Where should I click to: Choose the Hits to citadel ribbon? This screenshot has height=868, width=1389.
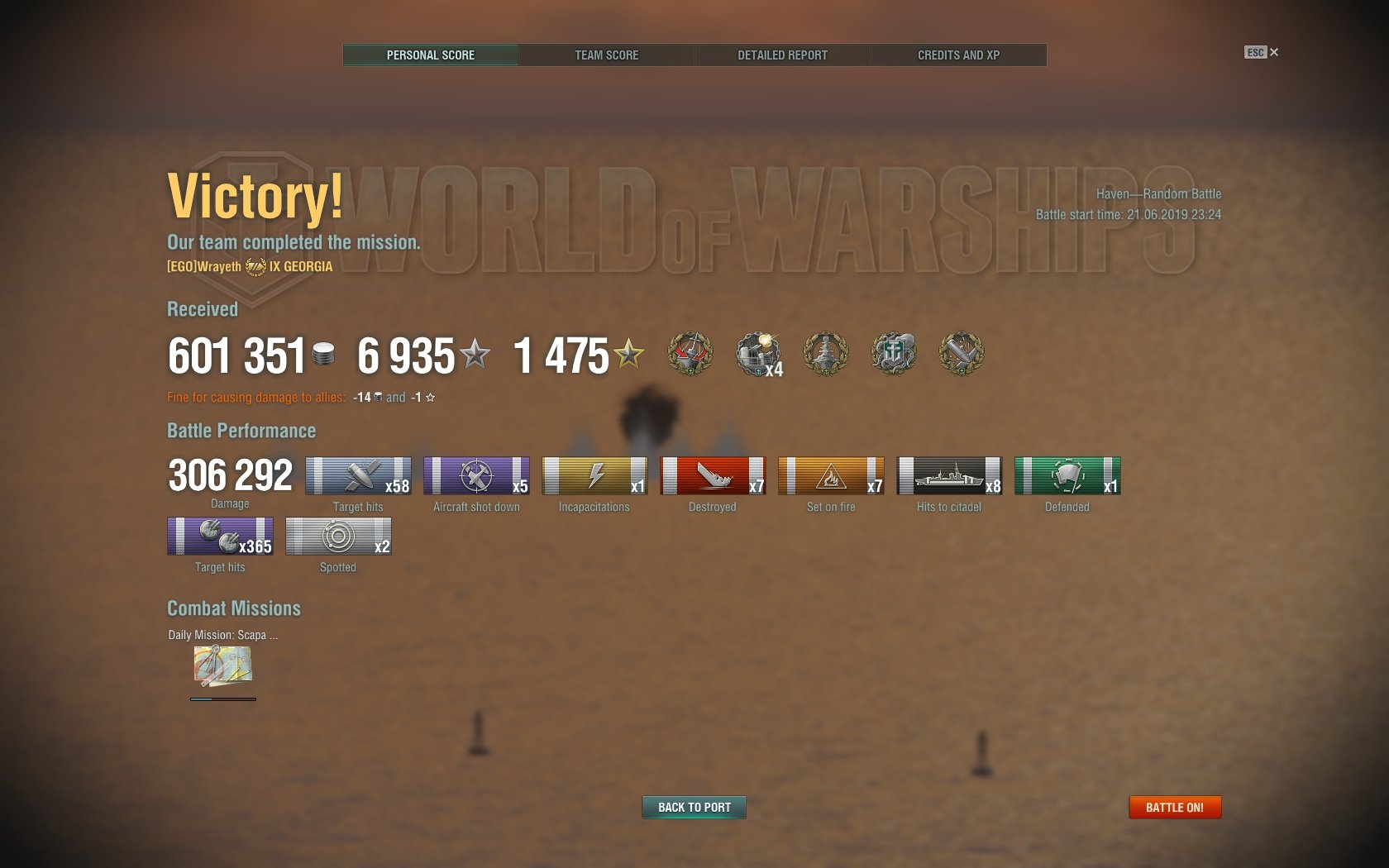click(949, 476)
